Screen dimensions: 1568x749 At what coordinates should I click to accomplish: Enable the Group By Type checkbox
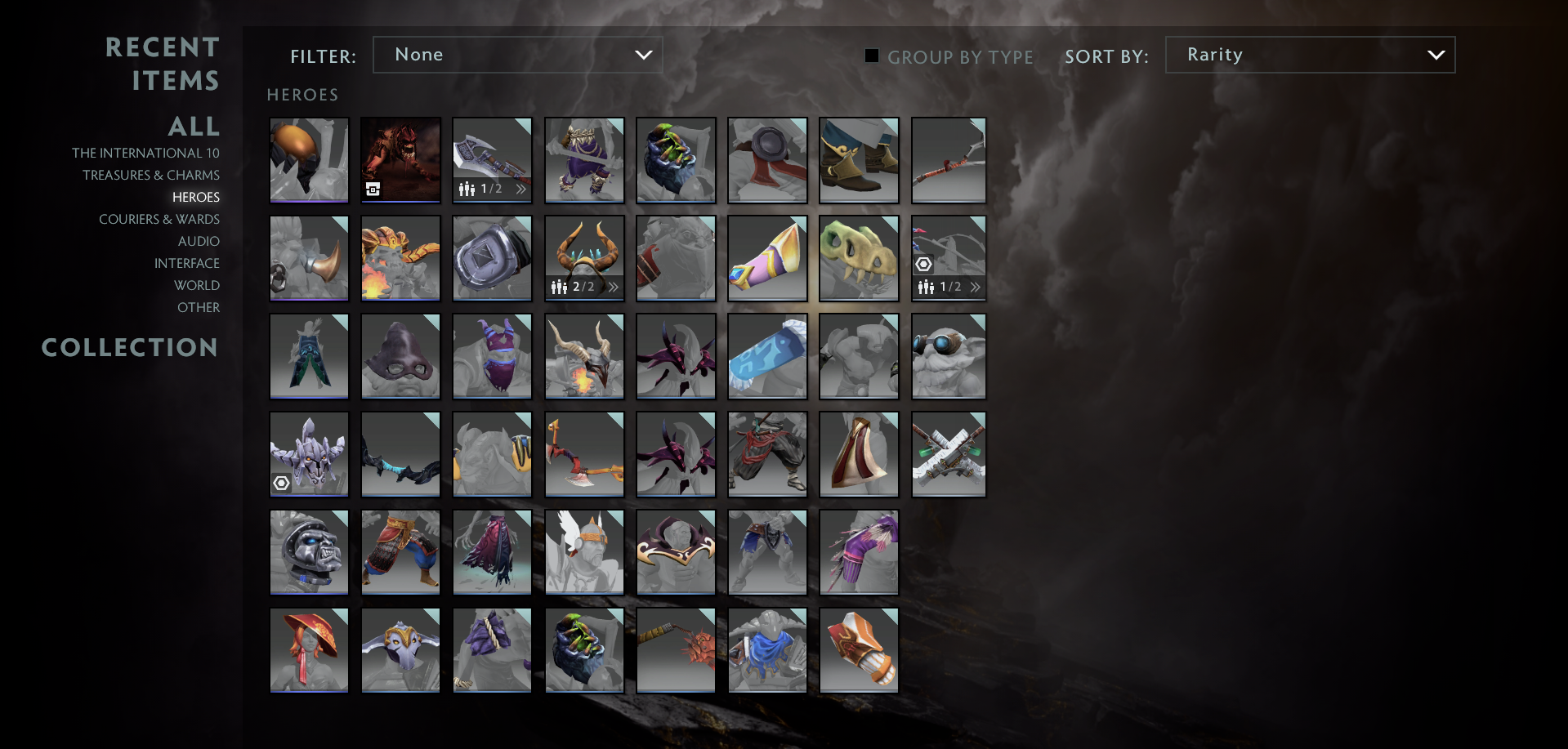(871, 56)
